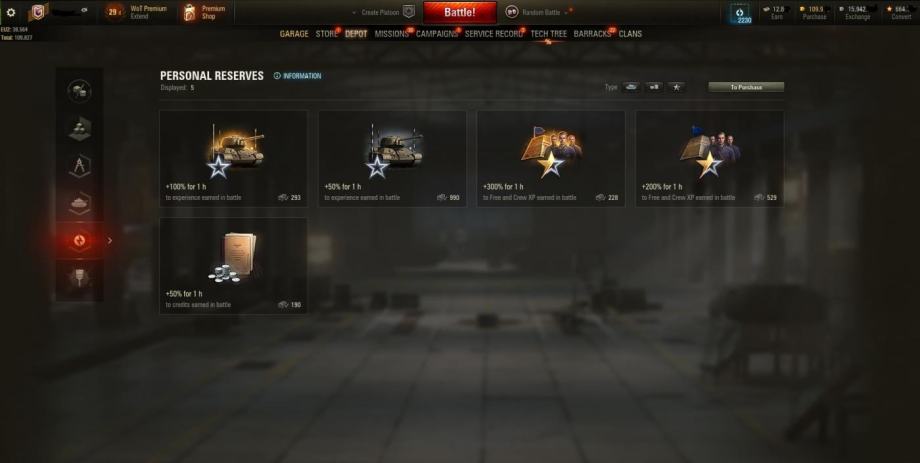Go to the Missions tab
920x463 pixels.
click(391, 34)
